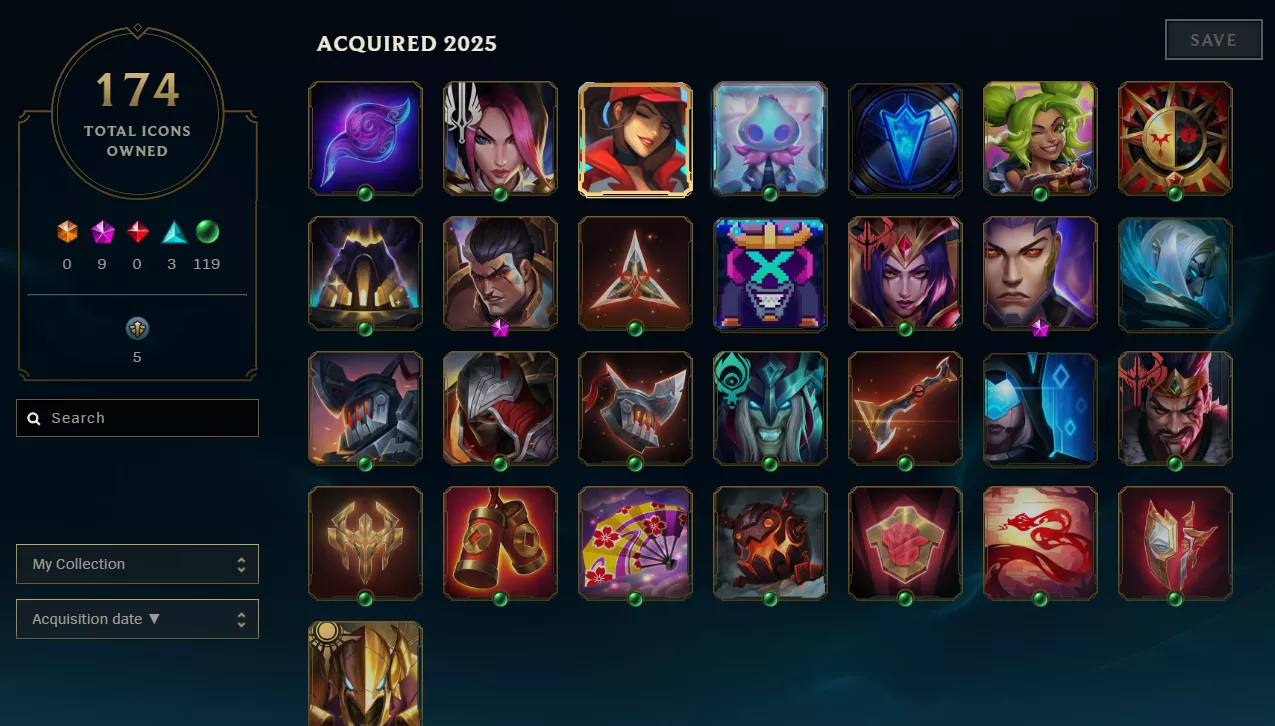Choose the red-cap girl summoner icon
Viewport: 1275px width, 726px height.
point(635,138)
